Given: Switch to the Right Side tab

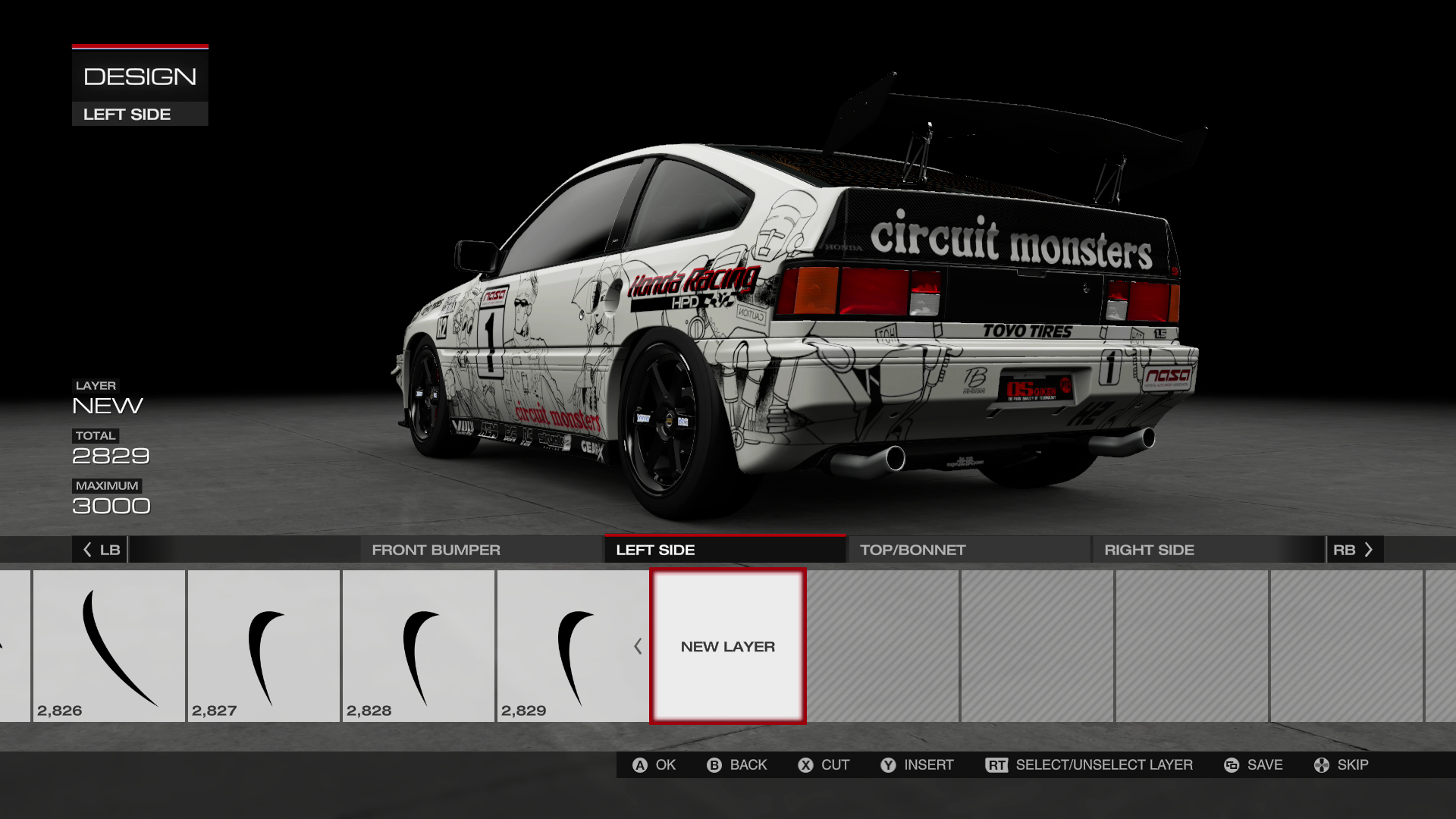Looking at the screenshot, I should click(x=1149, y=550).
